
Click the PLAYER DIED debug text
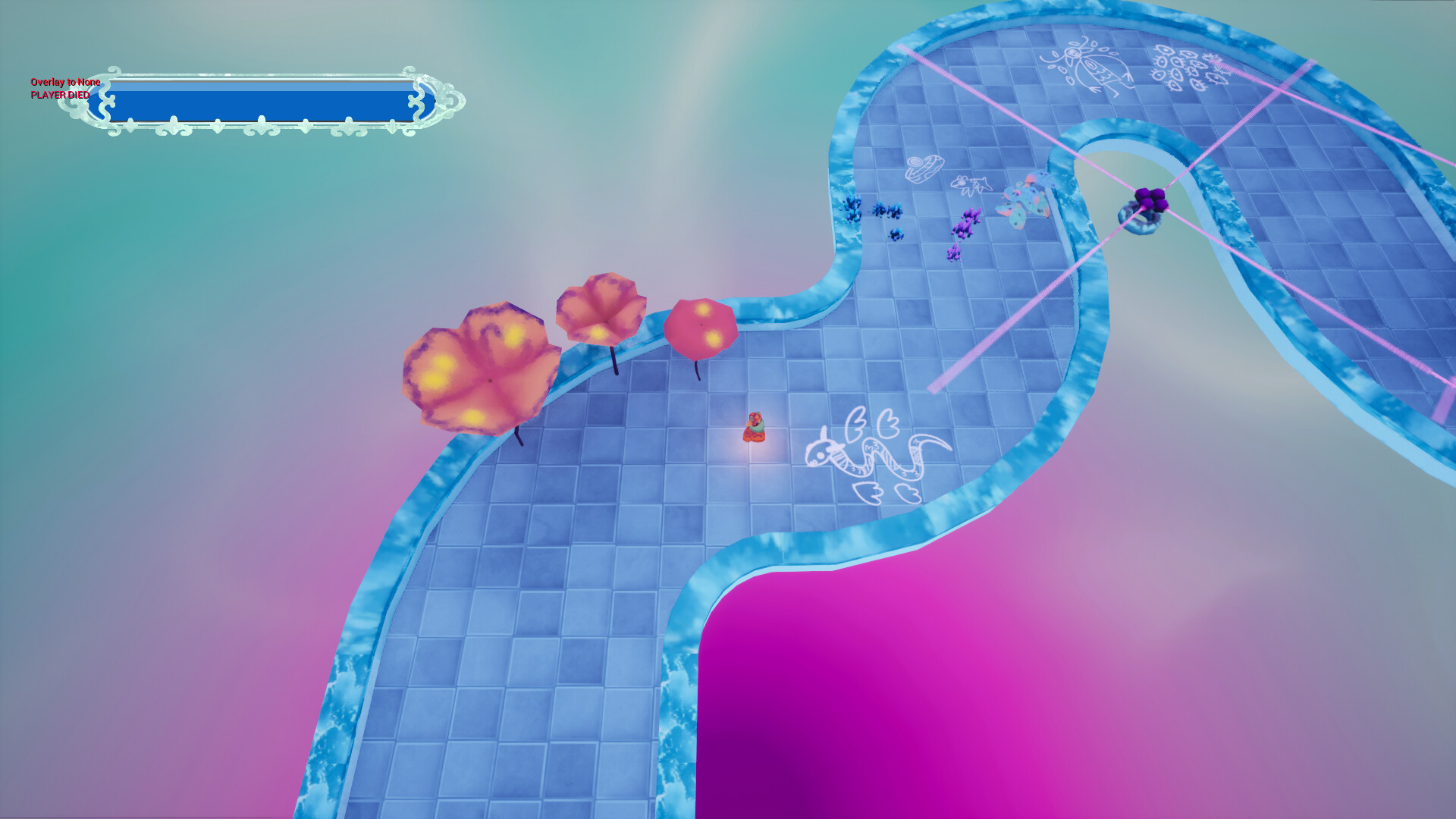click(x=58, y=96)
